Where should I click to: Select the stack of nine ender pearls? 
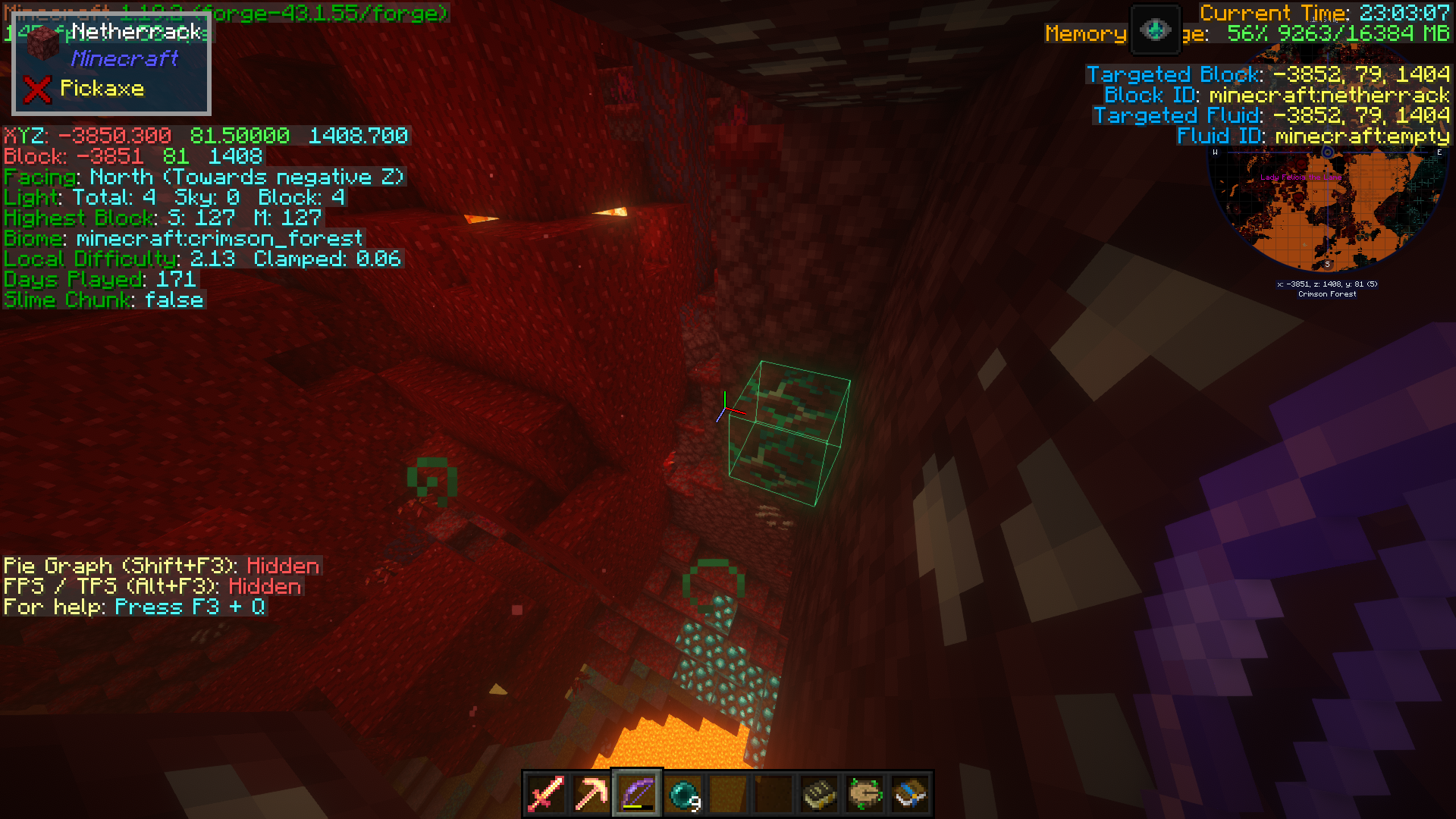pyautogui.click(x=682, y=793)
